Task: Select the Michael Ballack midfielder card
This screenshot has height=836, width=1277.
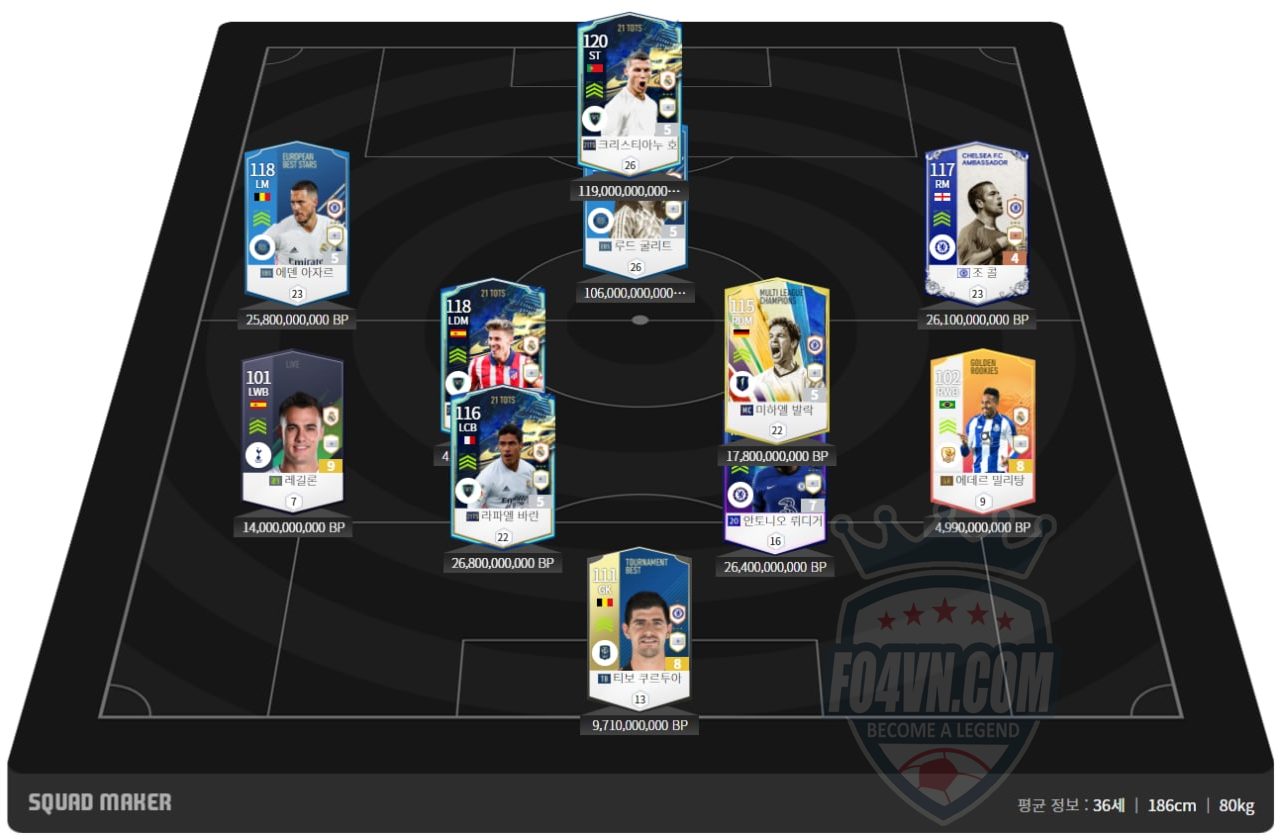Action: pos(777,355)
